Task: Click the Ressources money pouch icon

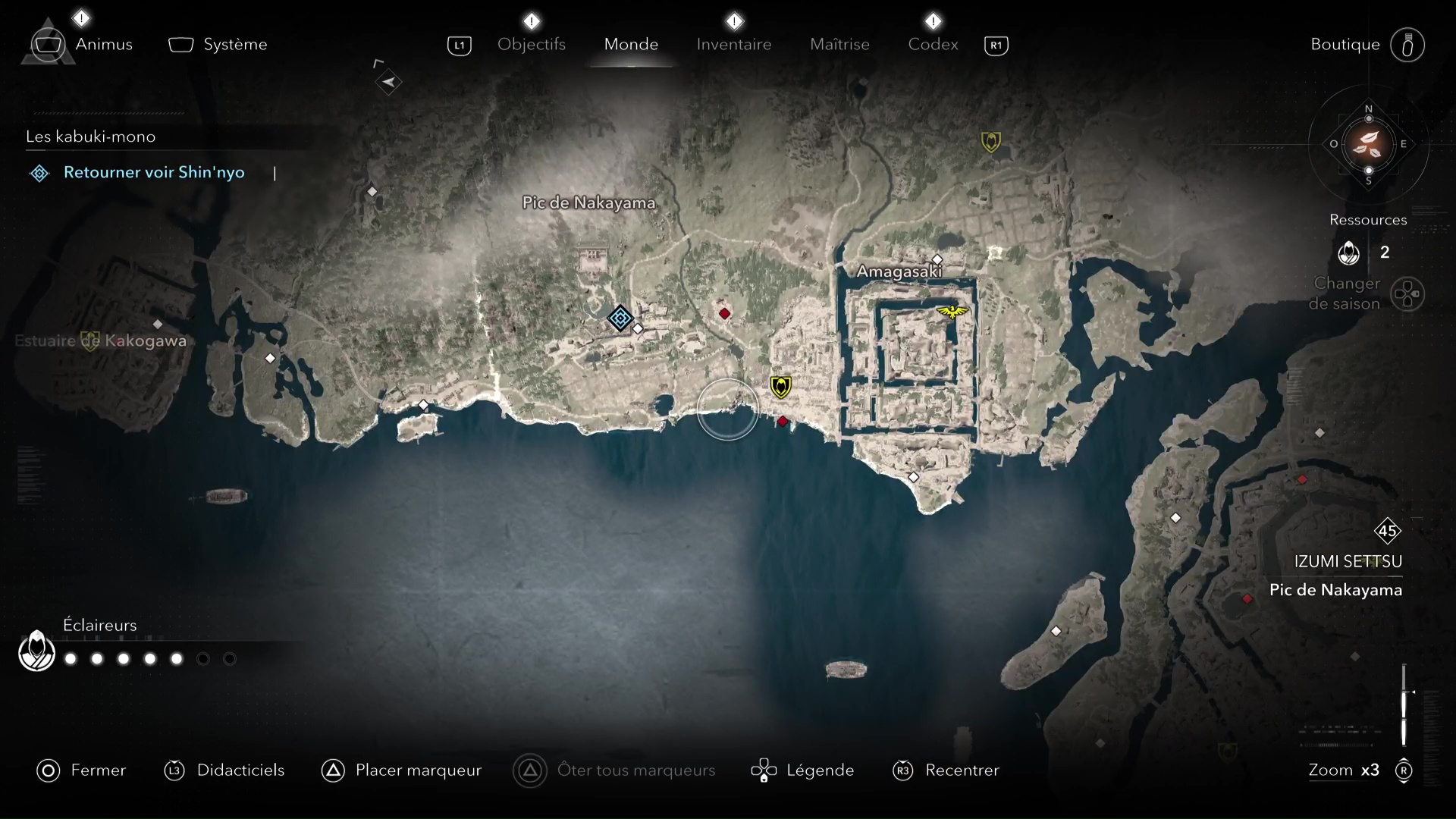Action: click(1351, 253)
